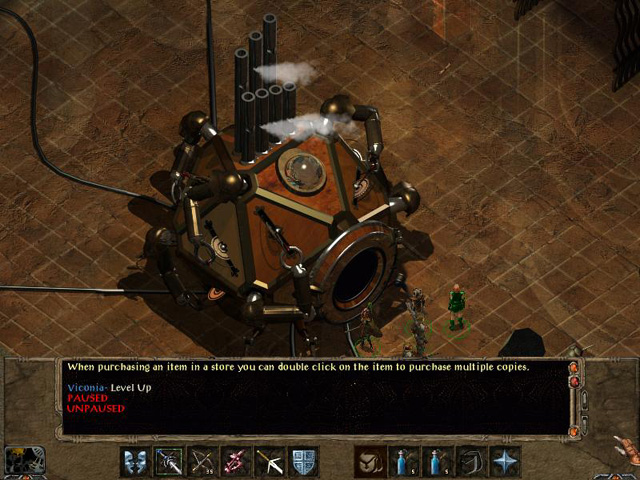
Task: Use the second blue potion
Action: tap(437, 461)
